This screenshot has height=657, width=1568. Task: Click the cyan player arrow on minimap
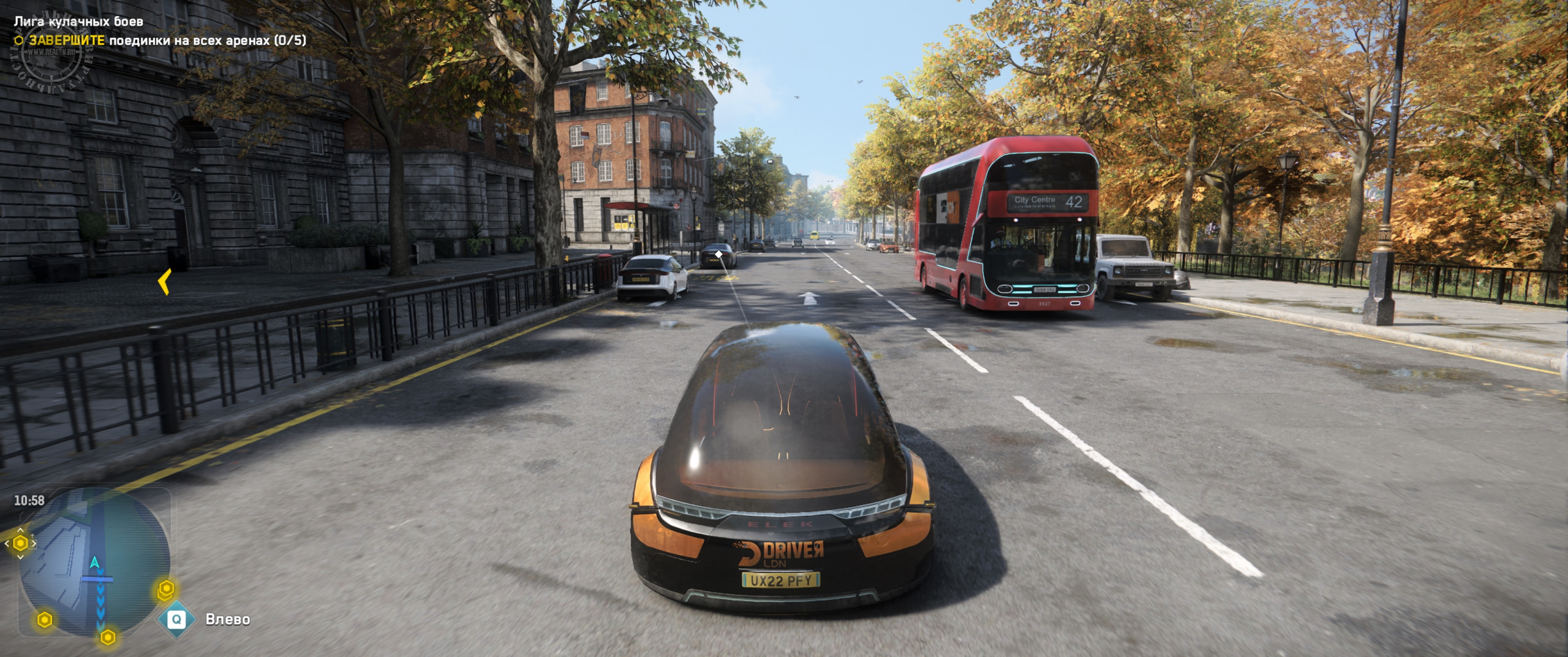(94, 563)
